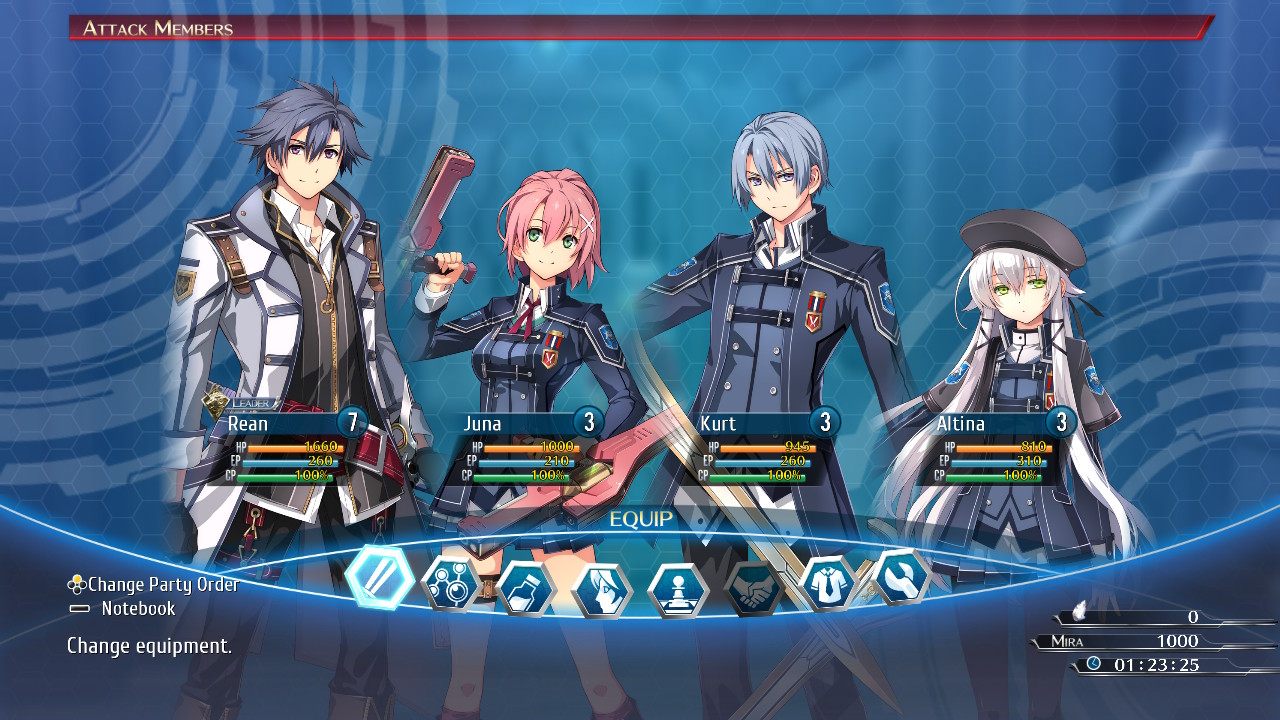Open the items bottle icon
The width and height of the screenshot is (1280, 720).
pyautogui.click(x=526, y=589)
